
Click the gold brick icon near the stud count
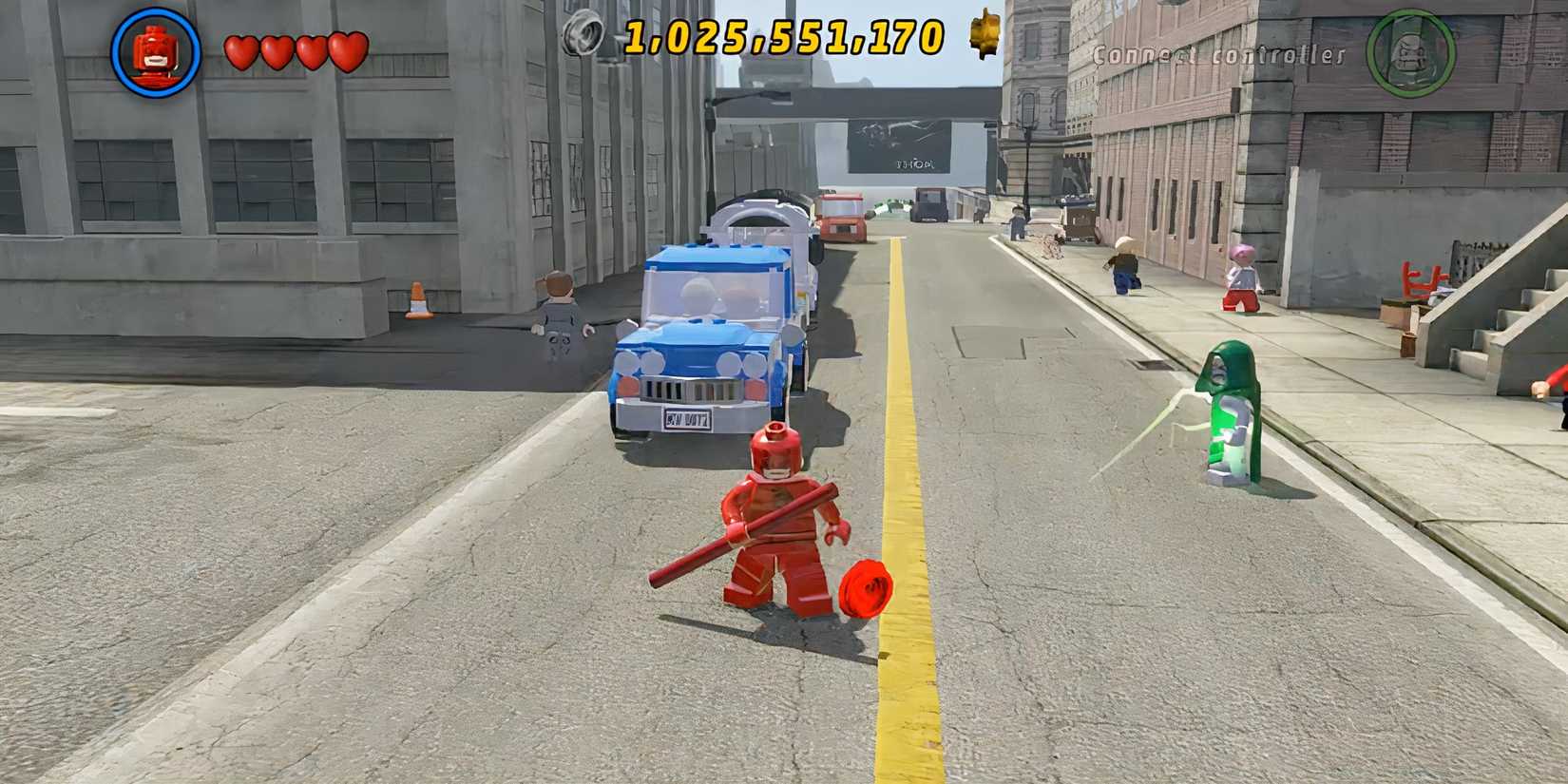pos(985,38)
